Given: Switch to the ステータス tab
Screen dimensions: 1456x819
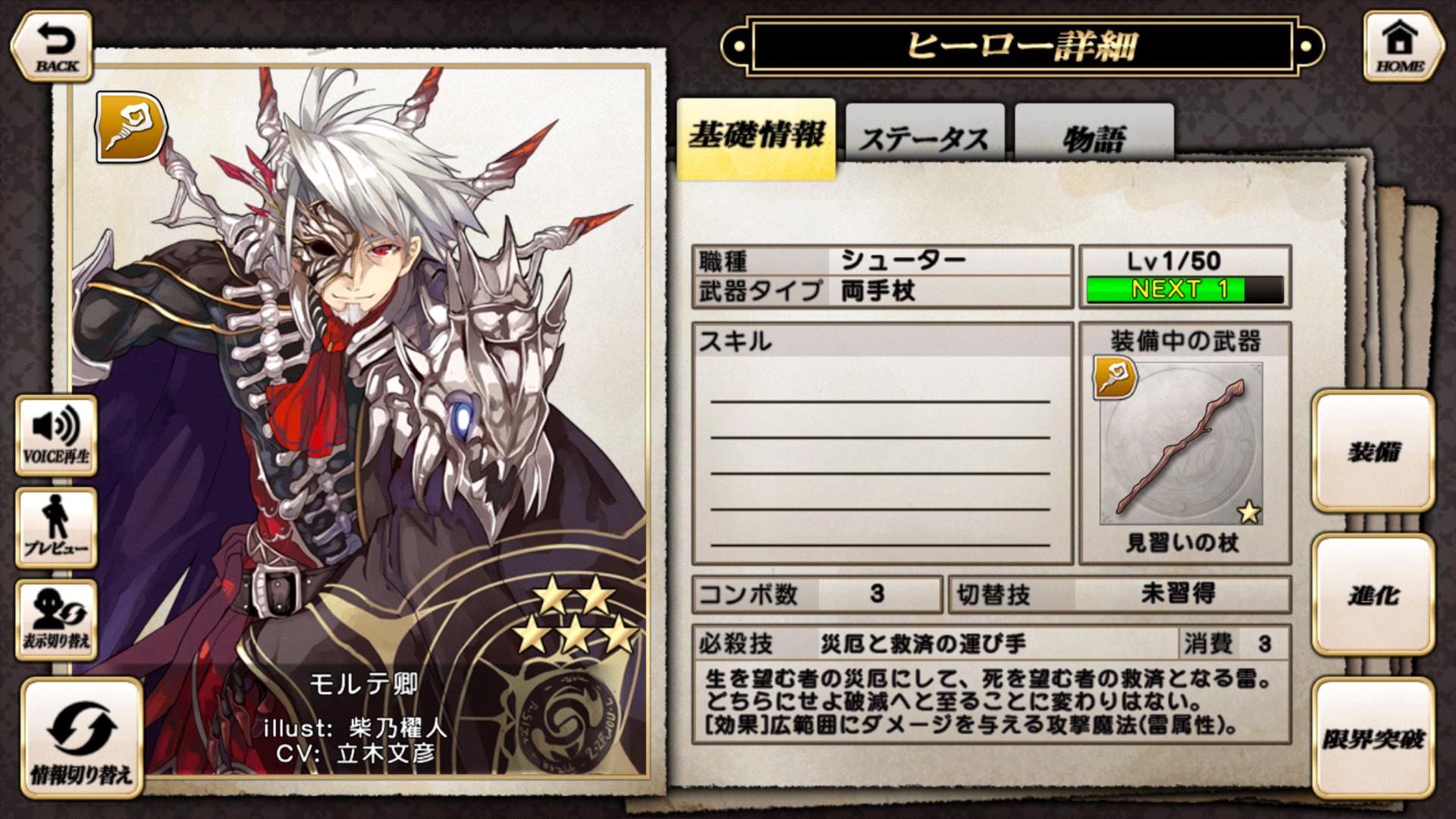Looking at the screenshot, I should coord(924,136).
